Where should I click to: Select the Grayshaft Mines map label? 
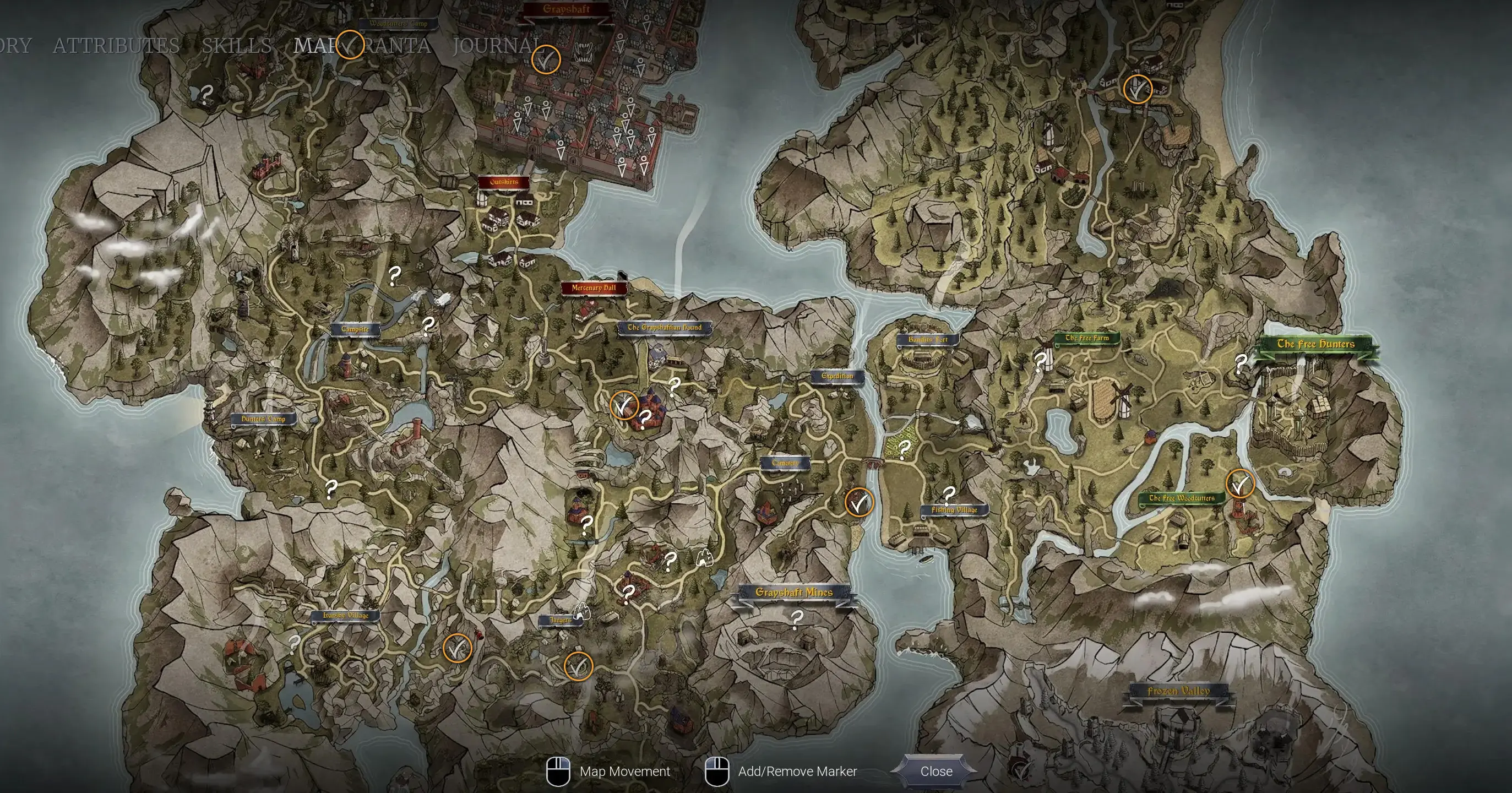coord(793,593)
